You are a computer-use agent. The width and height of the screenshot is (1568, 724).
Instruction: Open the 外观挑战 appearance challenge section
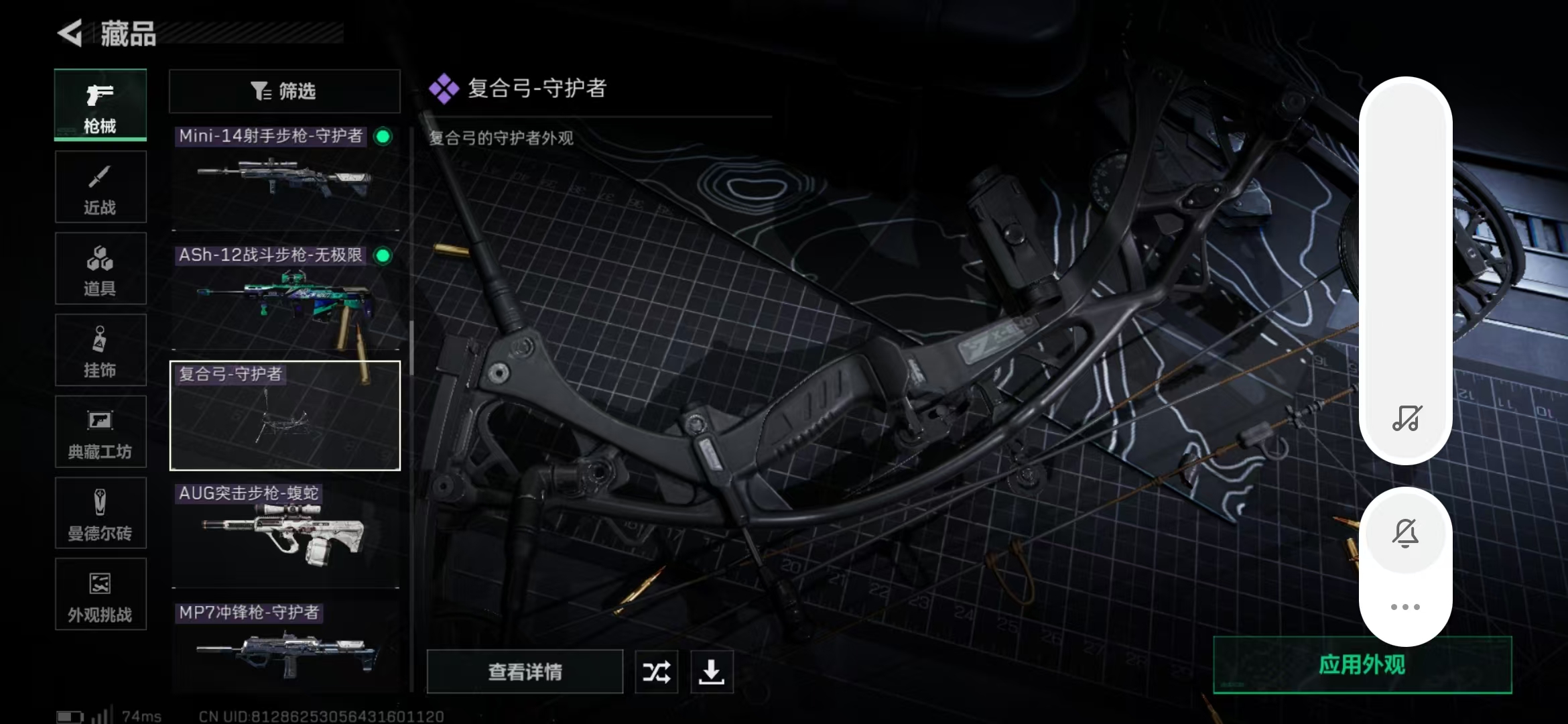pyautogui.click(x=101, y=595)
